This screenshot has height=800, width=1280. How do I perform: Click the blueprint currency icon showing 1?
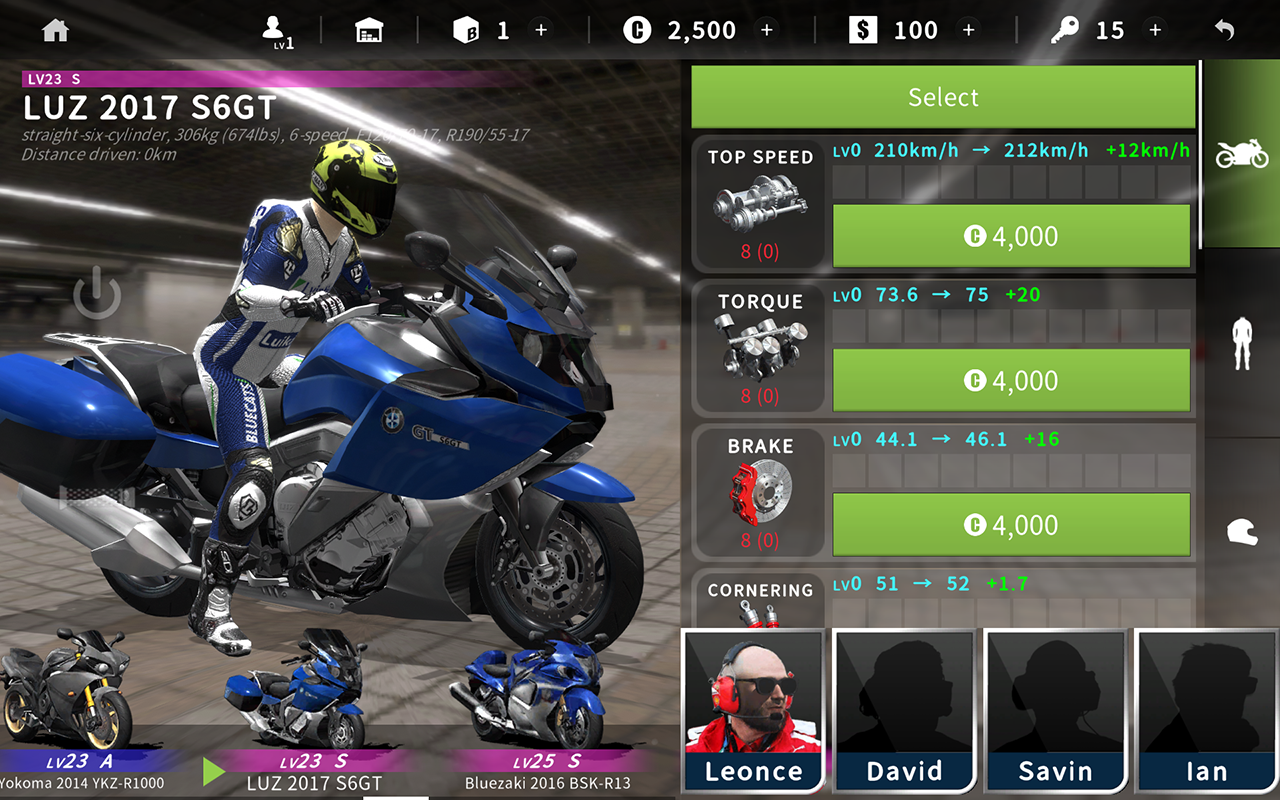point(466,29)
